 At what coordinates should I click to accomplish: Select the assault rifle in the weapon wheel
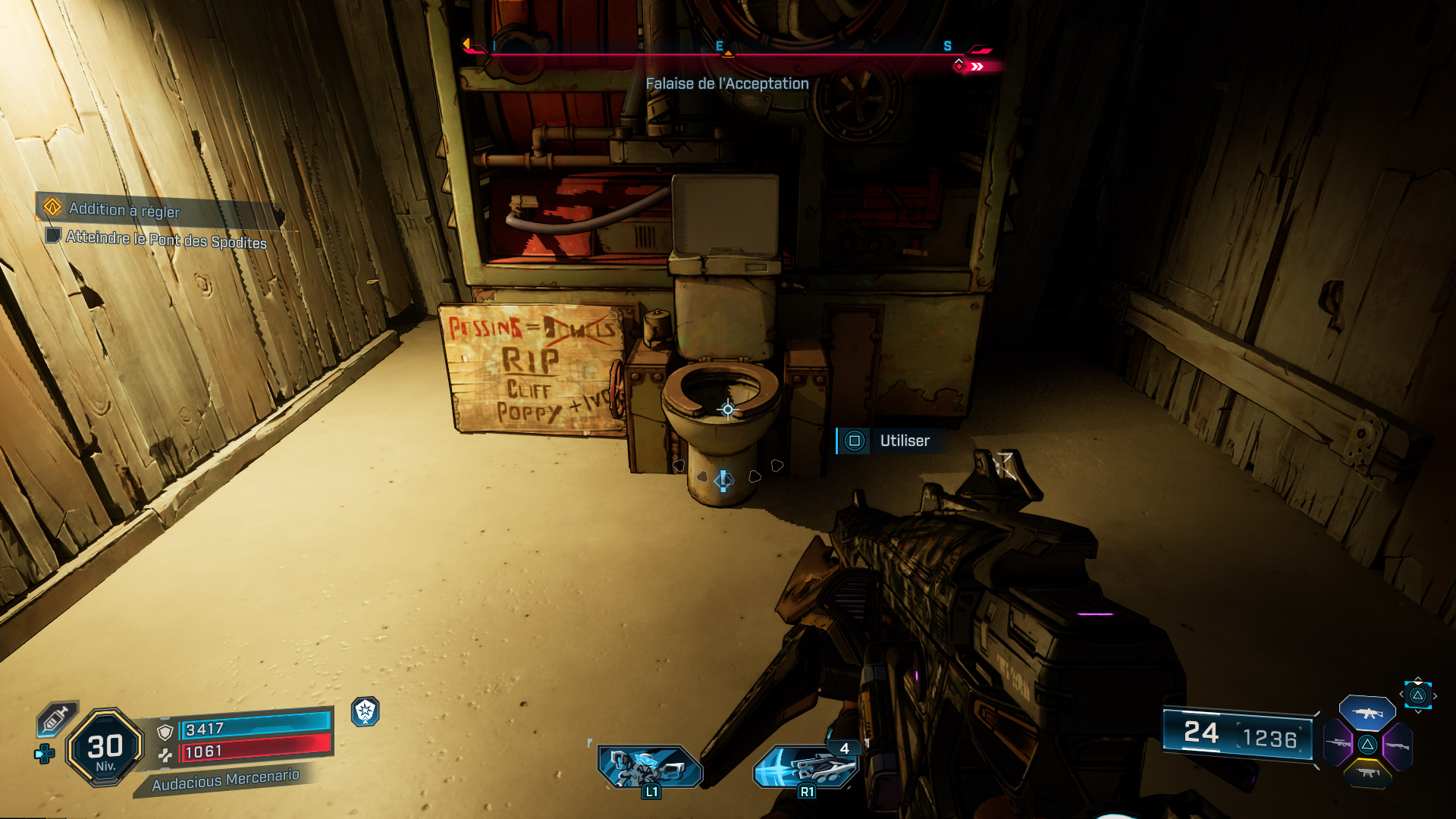point(1368,713)
